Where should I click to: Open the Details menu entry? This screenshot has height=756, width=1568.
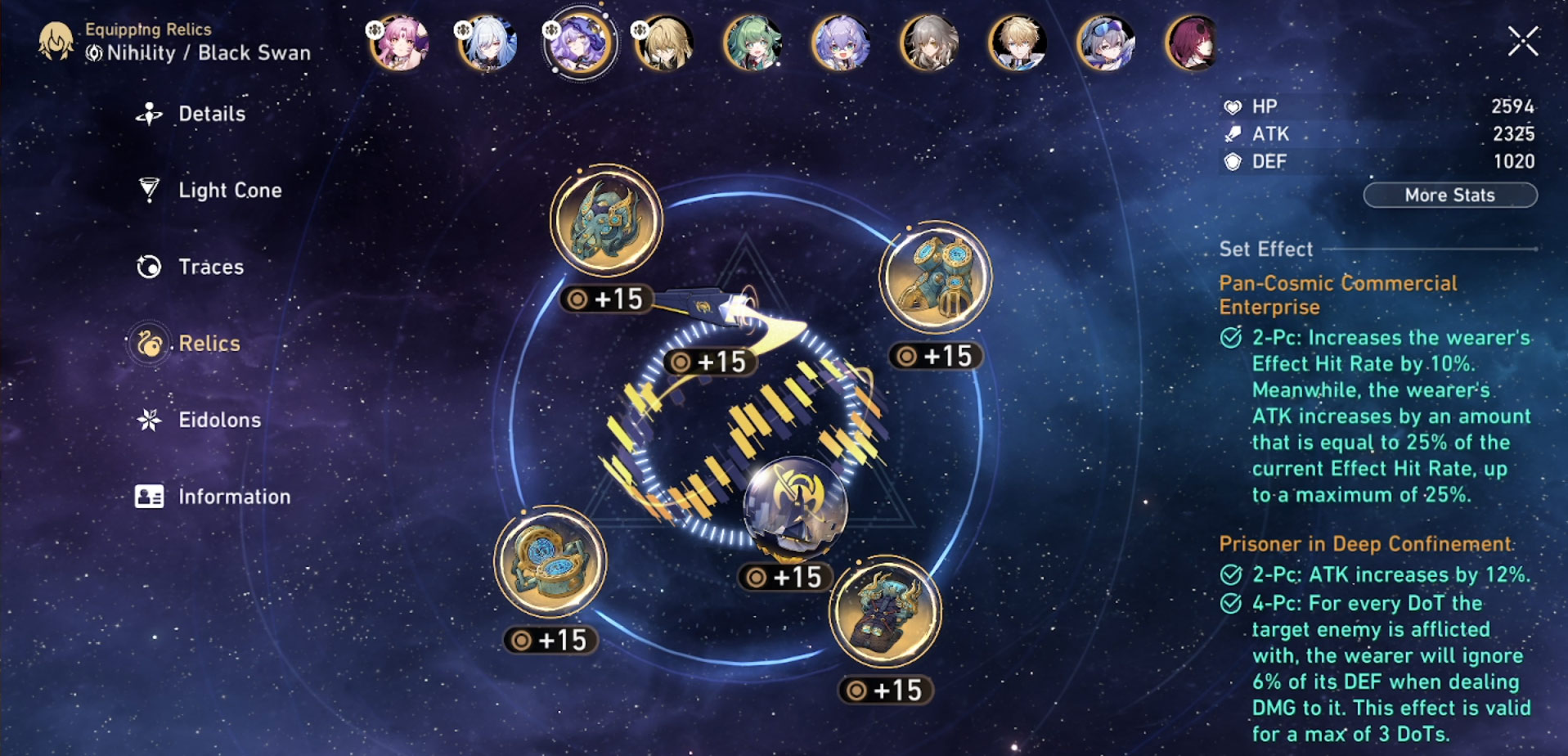click(211, 114)
